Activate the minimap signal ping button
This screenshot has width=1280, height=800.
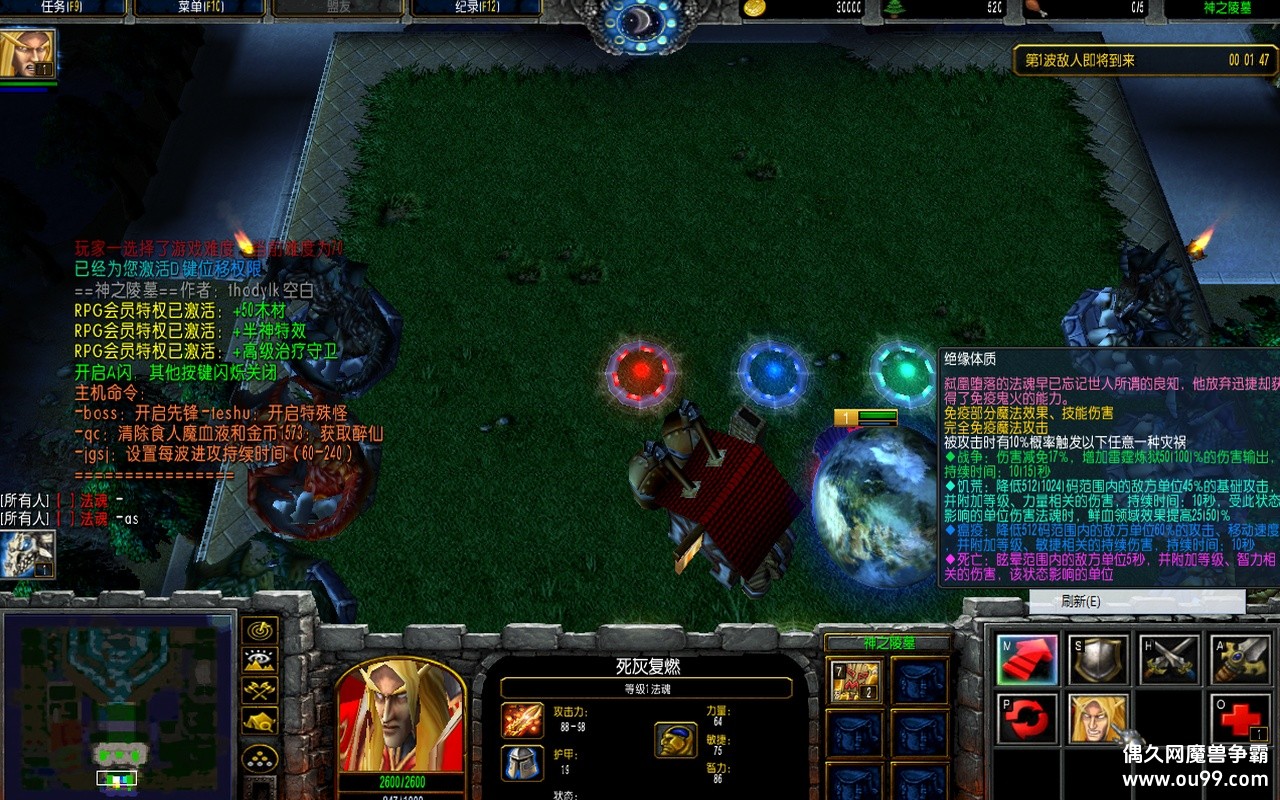260,630
